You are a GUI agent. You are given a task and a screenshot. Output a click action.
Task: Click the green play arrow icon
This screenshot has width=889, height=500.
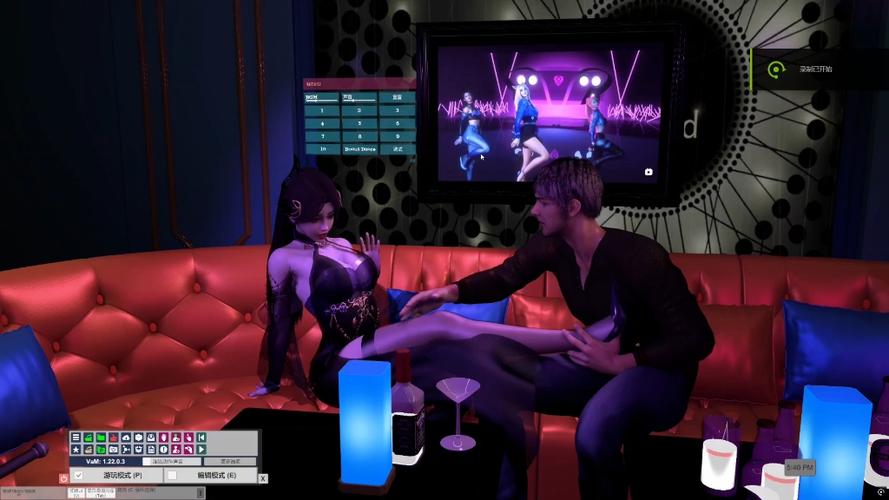point(201,449)
